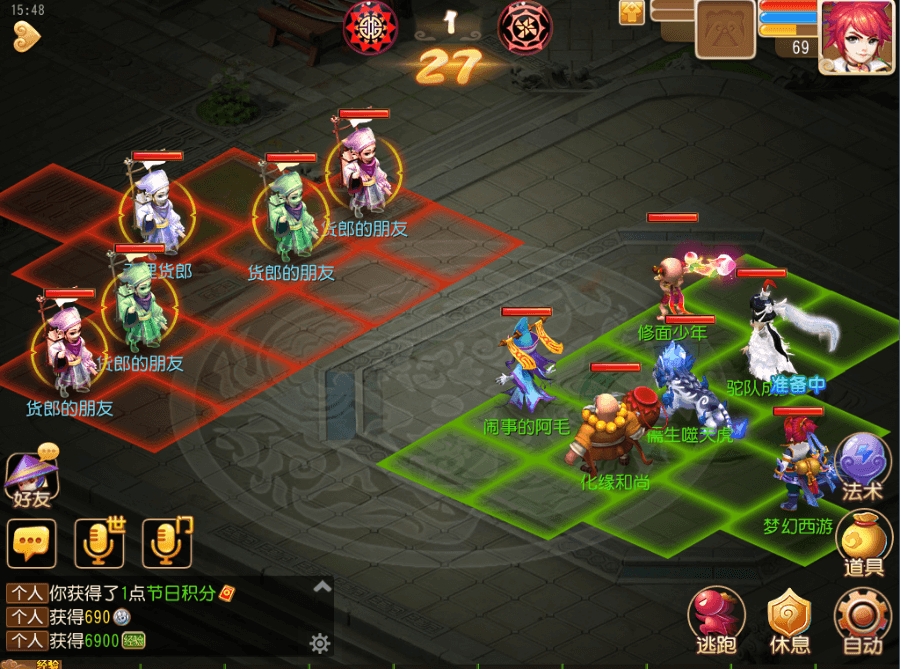Open the chat speech bubble button
This screenshot has height=669, width=901.
(x=31, y=543)
